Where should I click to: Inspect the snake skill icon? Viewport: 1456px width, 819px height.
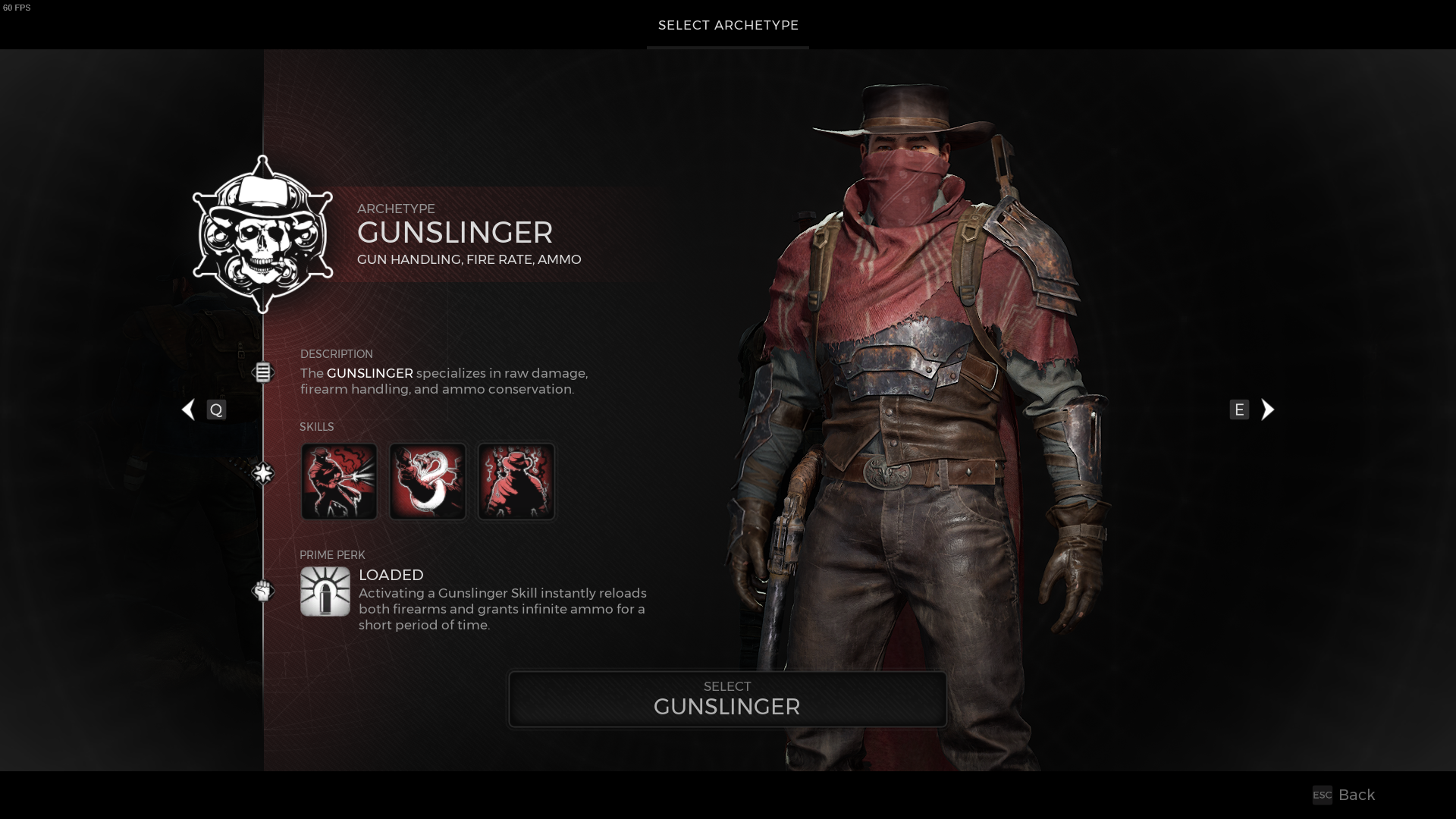click(x=428, y=482)
